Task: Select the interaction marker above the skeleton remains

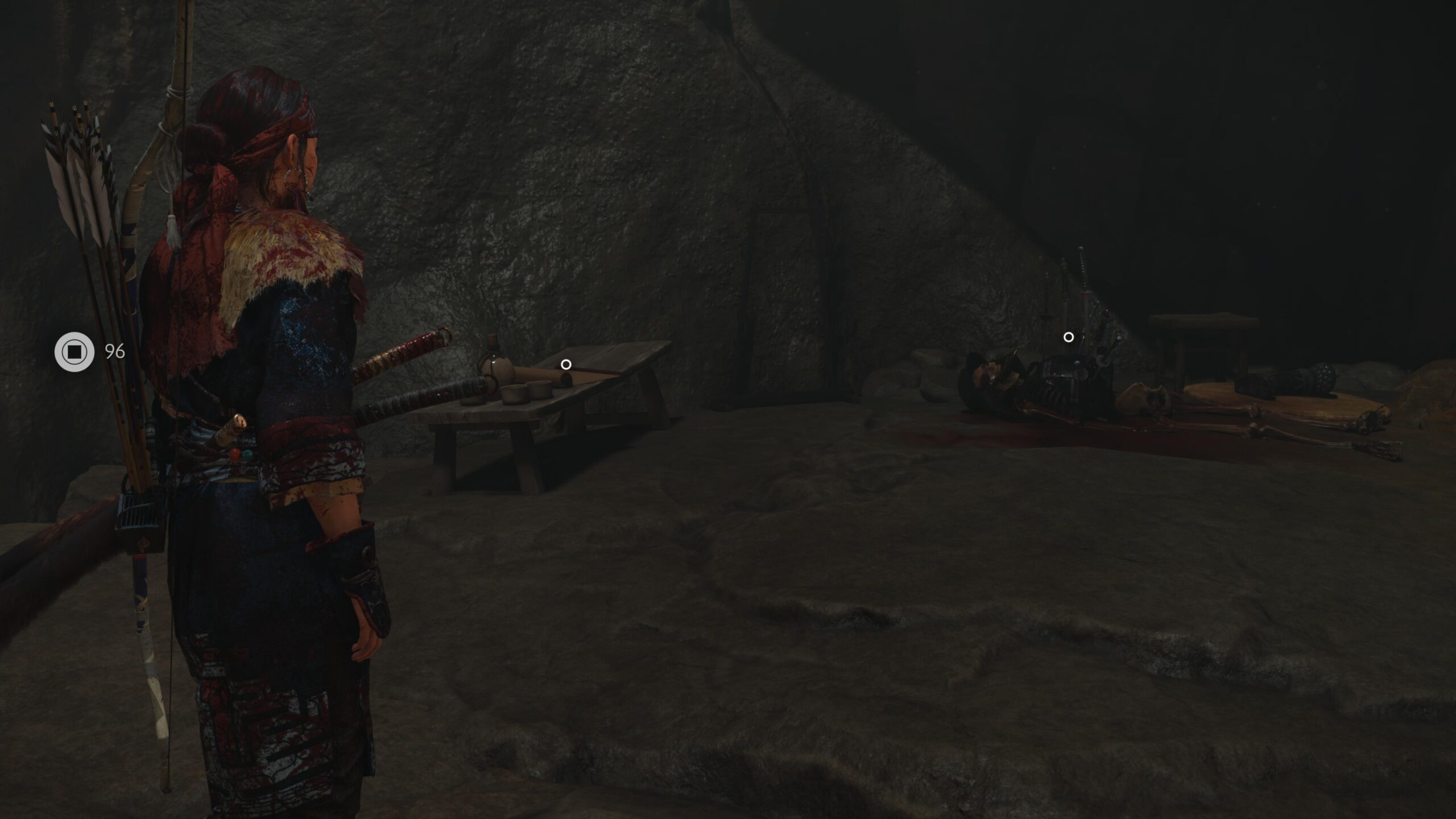Action: [x=1068, y=337]
